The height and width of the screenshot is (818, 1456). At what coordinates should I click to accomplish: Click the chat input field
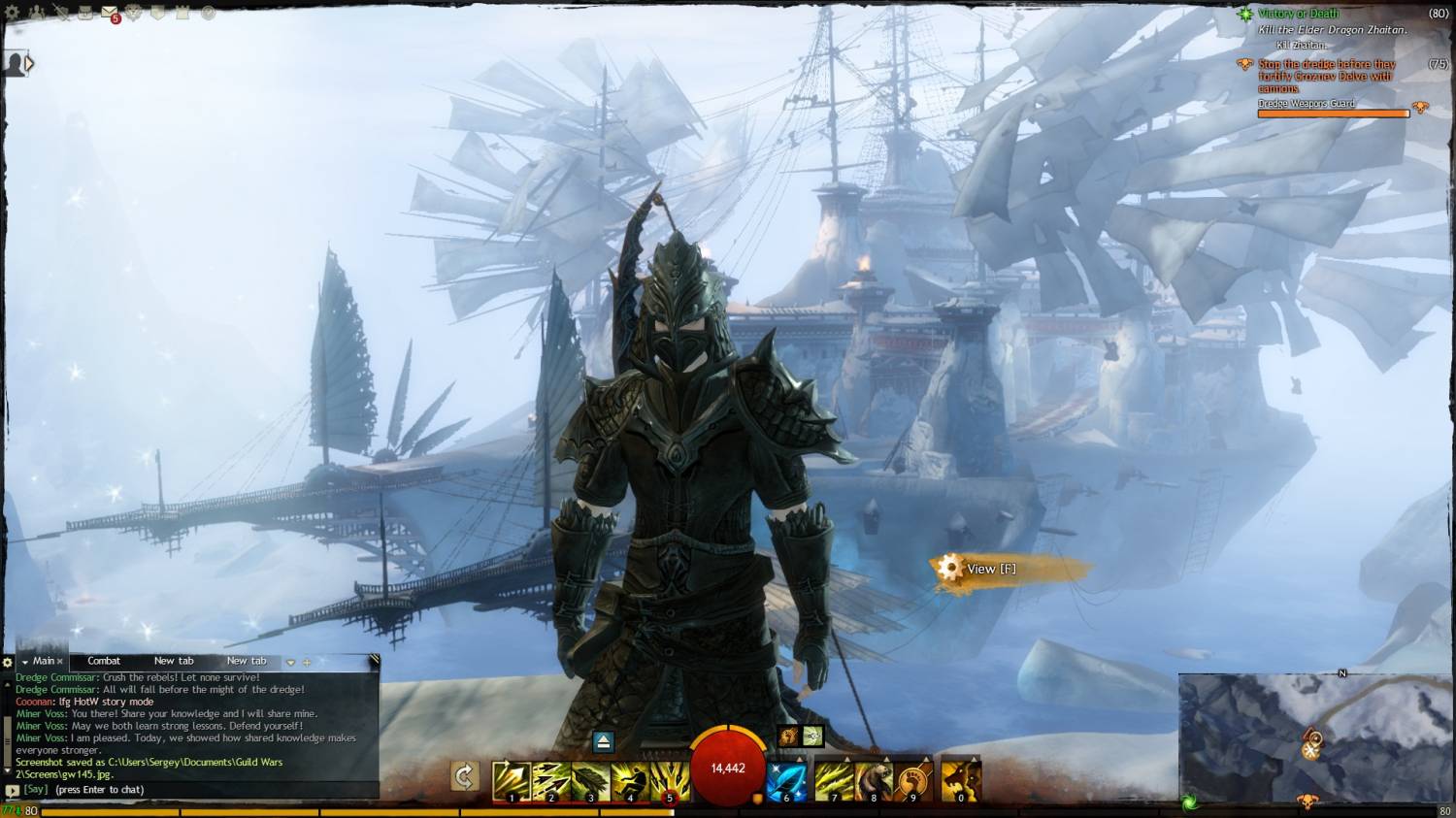194,790
